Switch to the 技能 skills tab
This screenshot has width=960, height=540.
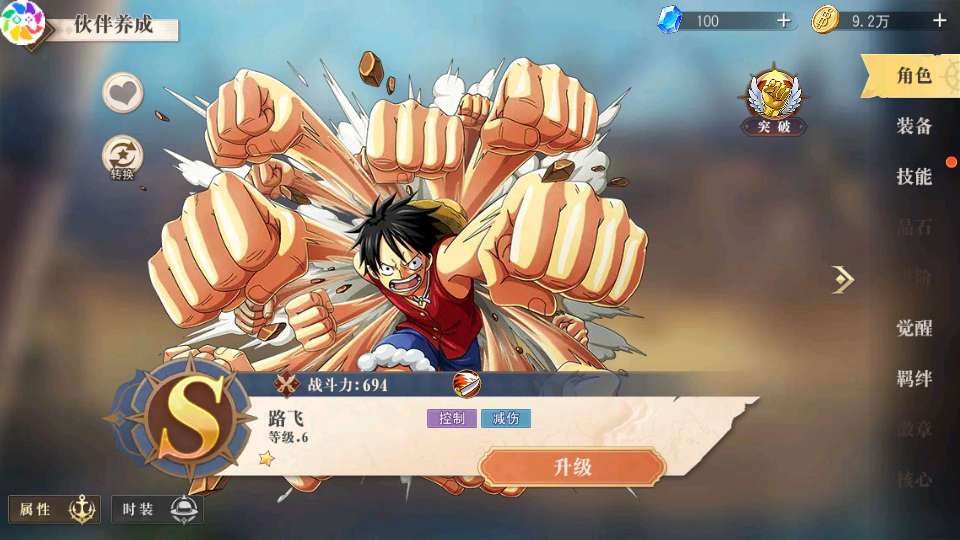[913, 177]
